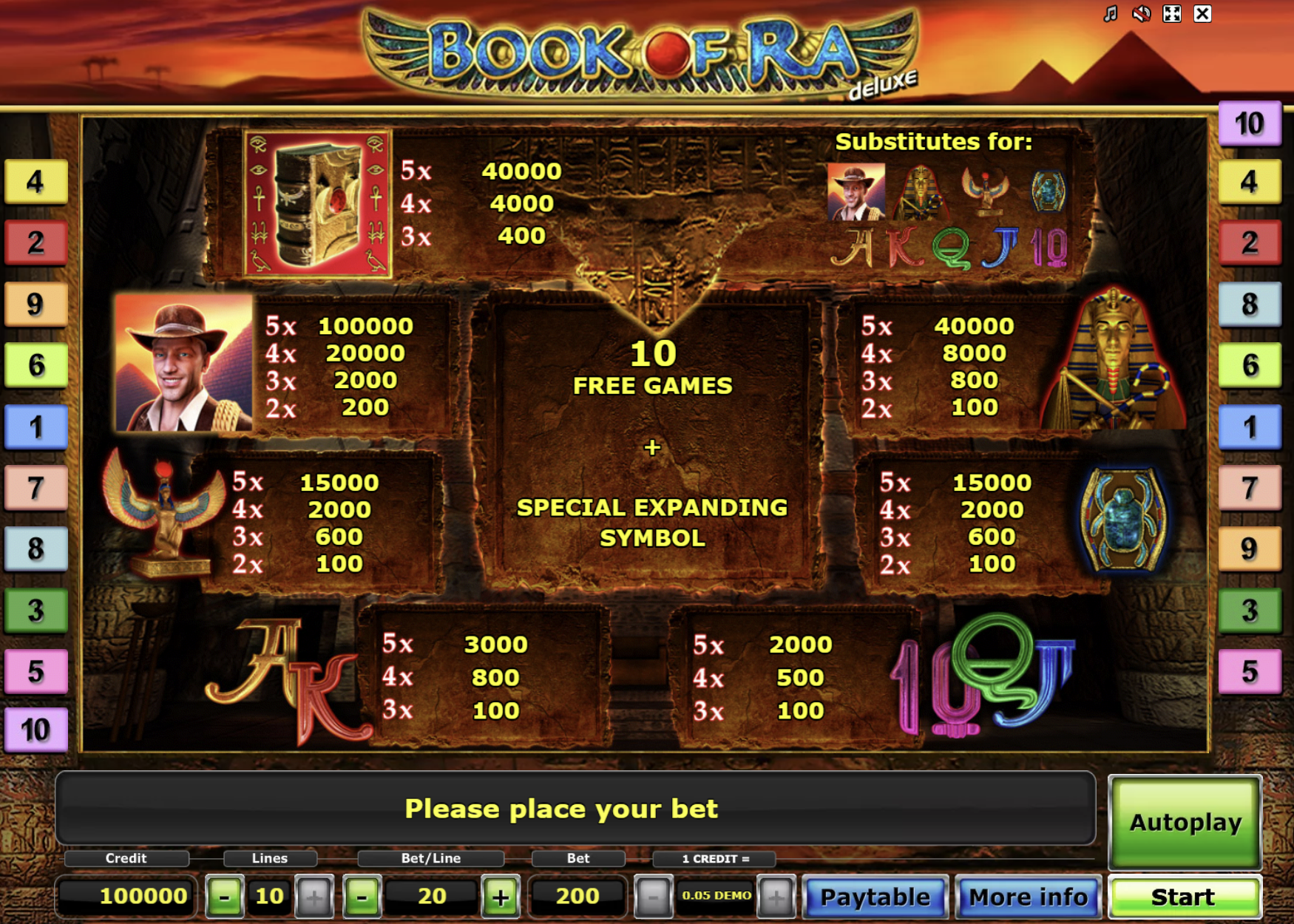The width and height of the screenshot is (1294, 924).
Task: Switch to the More info page
Action: pyautogui.click(x=1028, y=897)
